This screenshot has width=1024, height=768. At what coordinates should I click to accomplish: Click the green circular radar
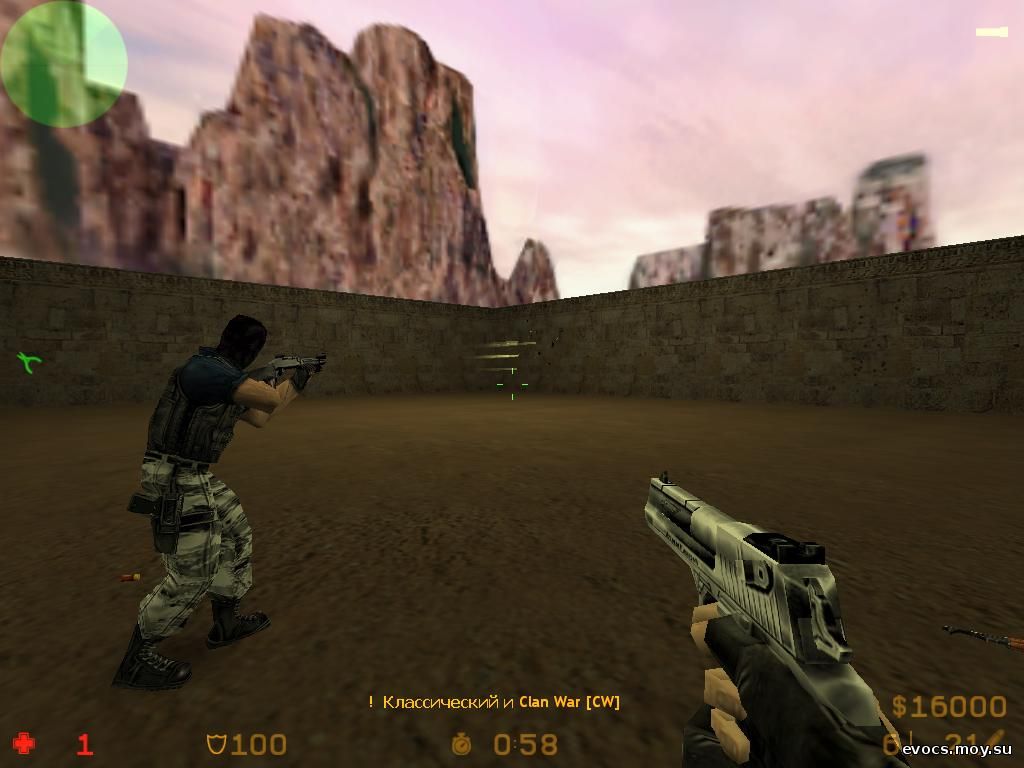(x=64, y=63)
